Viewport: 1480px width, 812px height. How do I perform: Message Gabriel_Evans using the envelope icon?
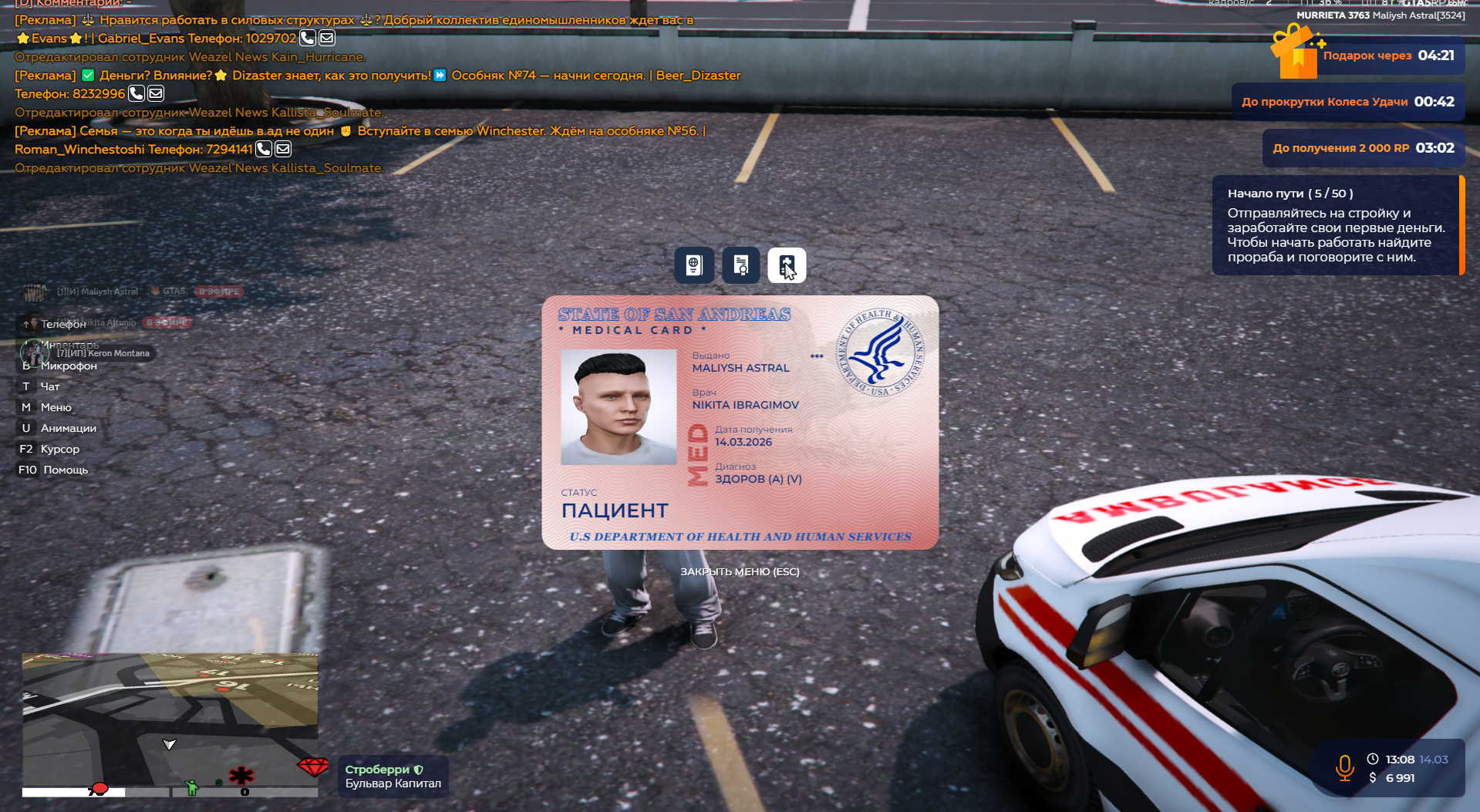[327, 38]
